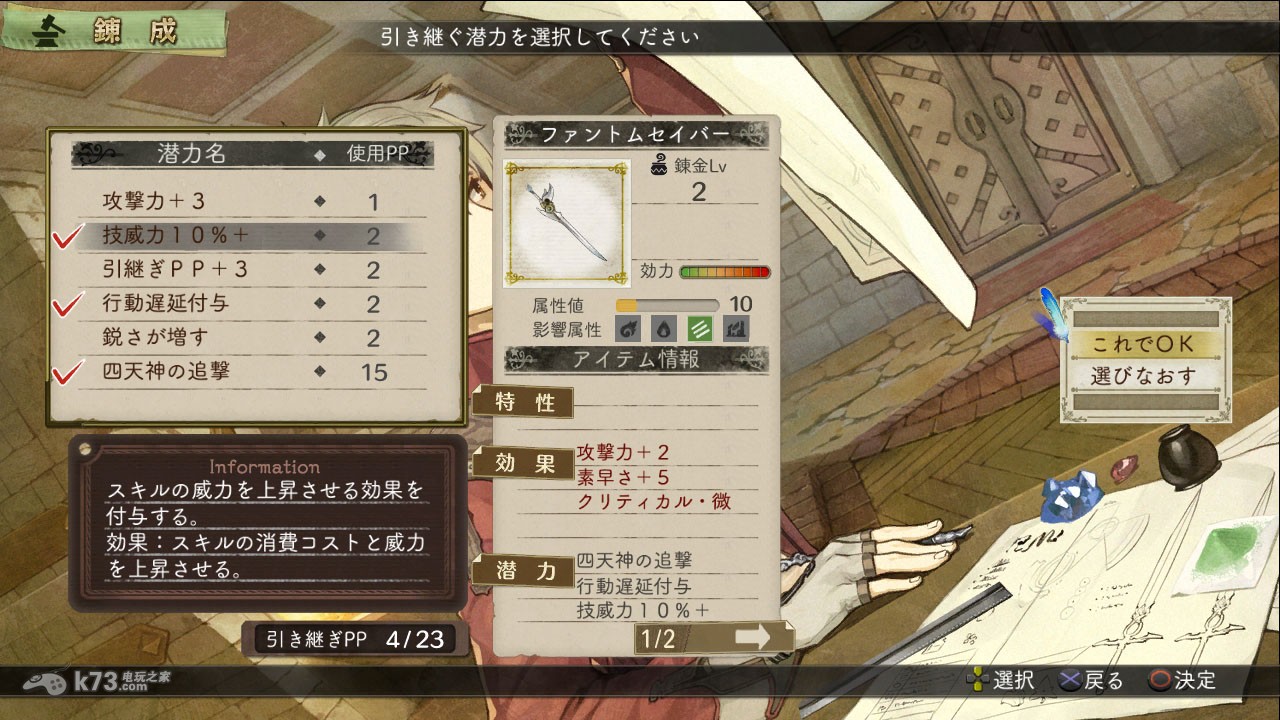Screen dimensions: 1280x720
Task: Click the water droplet element icon
Action: pos(664,328)
